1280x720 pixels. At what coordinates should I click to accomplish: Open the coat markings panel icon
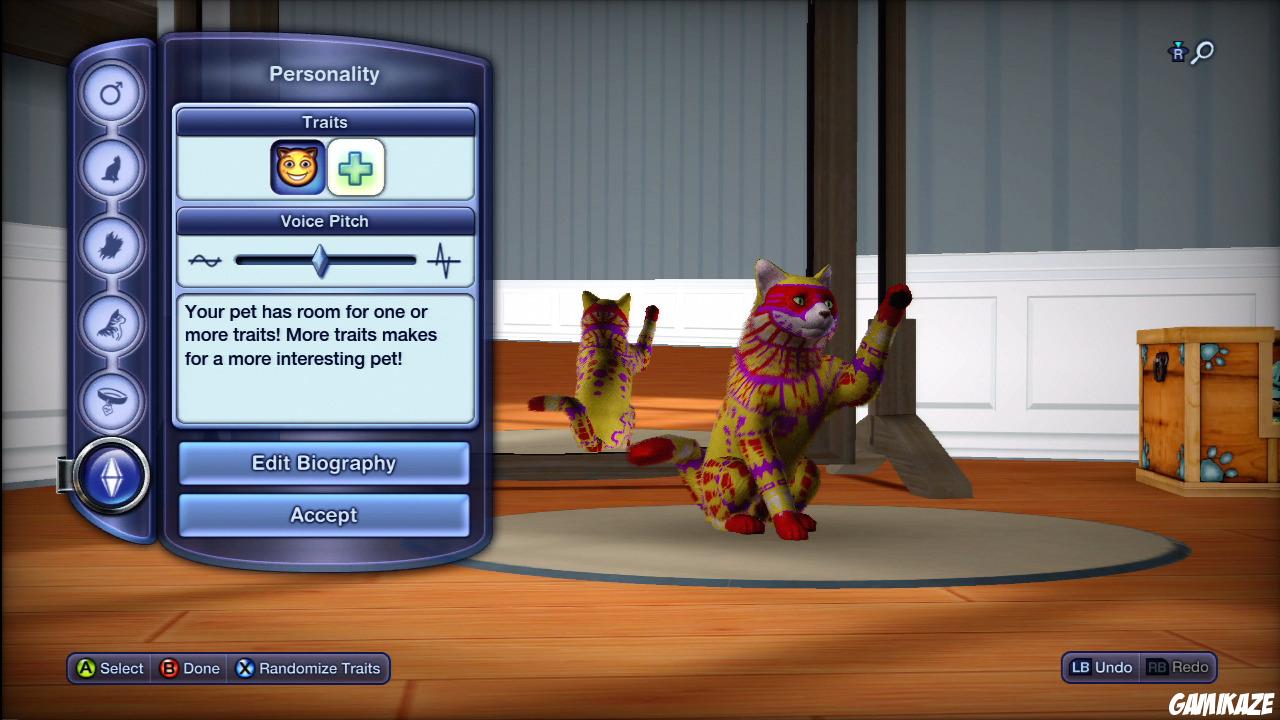[x=111, y=324]
